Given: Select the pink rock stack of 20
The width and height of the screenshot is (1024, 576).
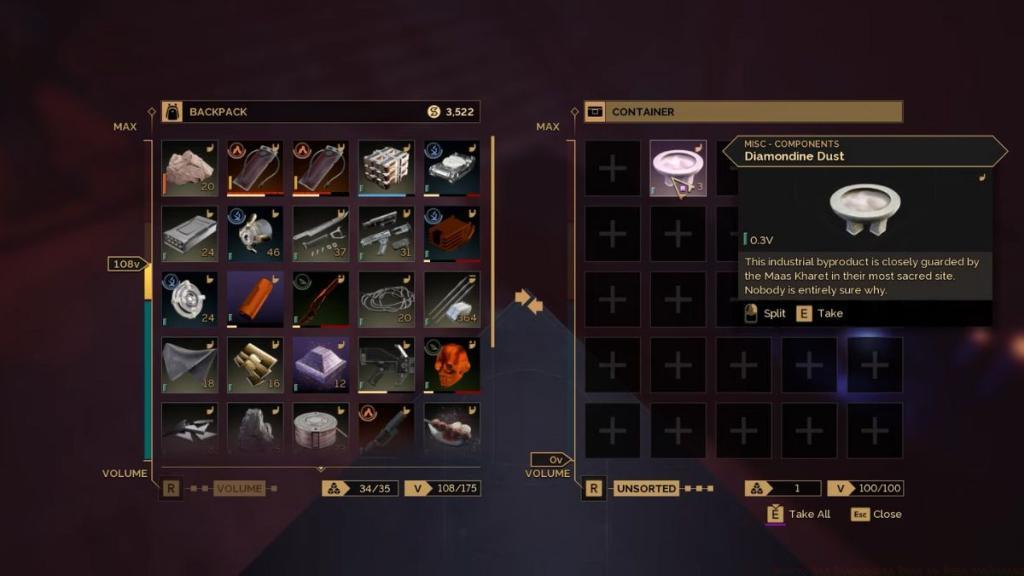Looking at the screenshot, I should tap(189, 168).
